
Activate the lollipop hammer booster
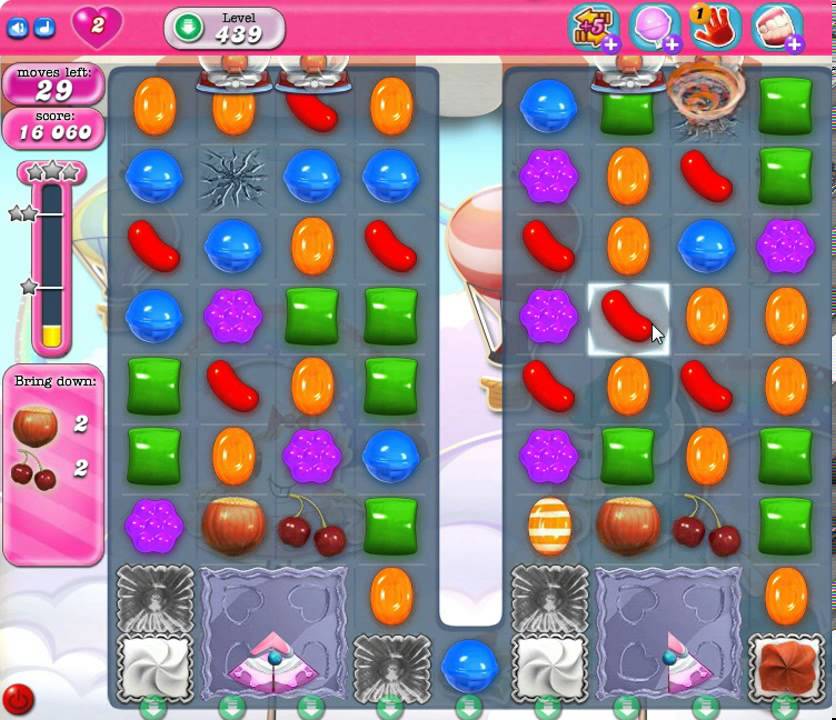pos(656,27)
